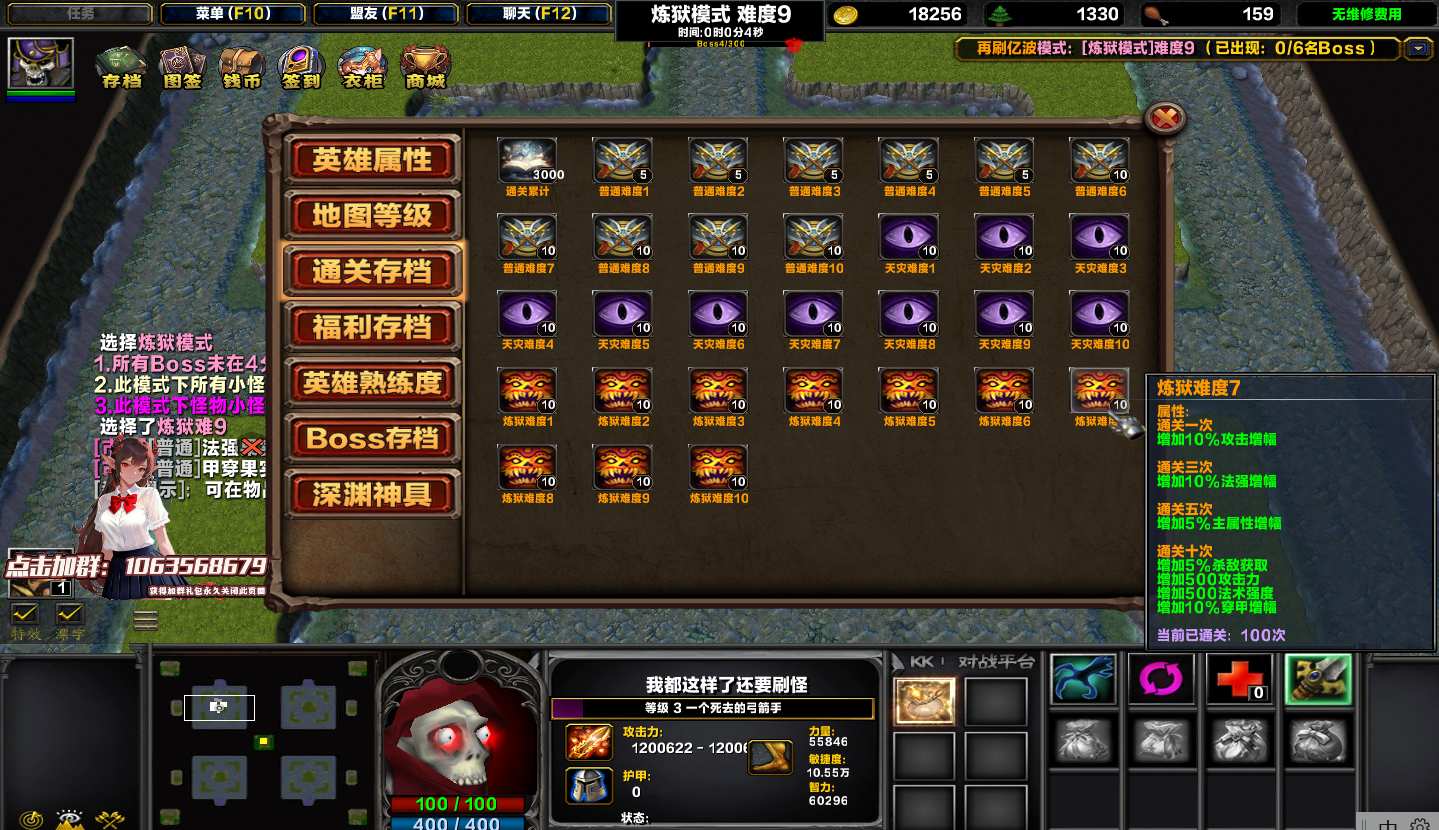Click the 签到 sign-in icon
This screenshot has height=830, width=1439.
point(301,66)
